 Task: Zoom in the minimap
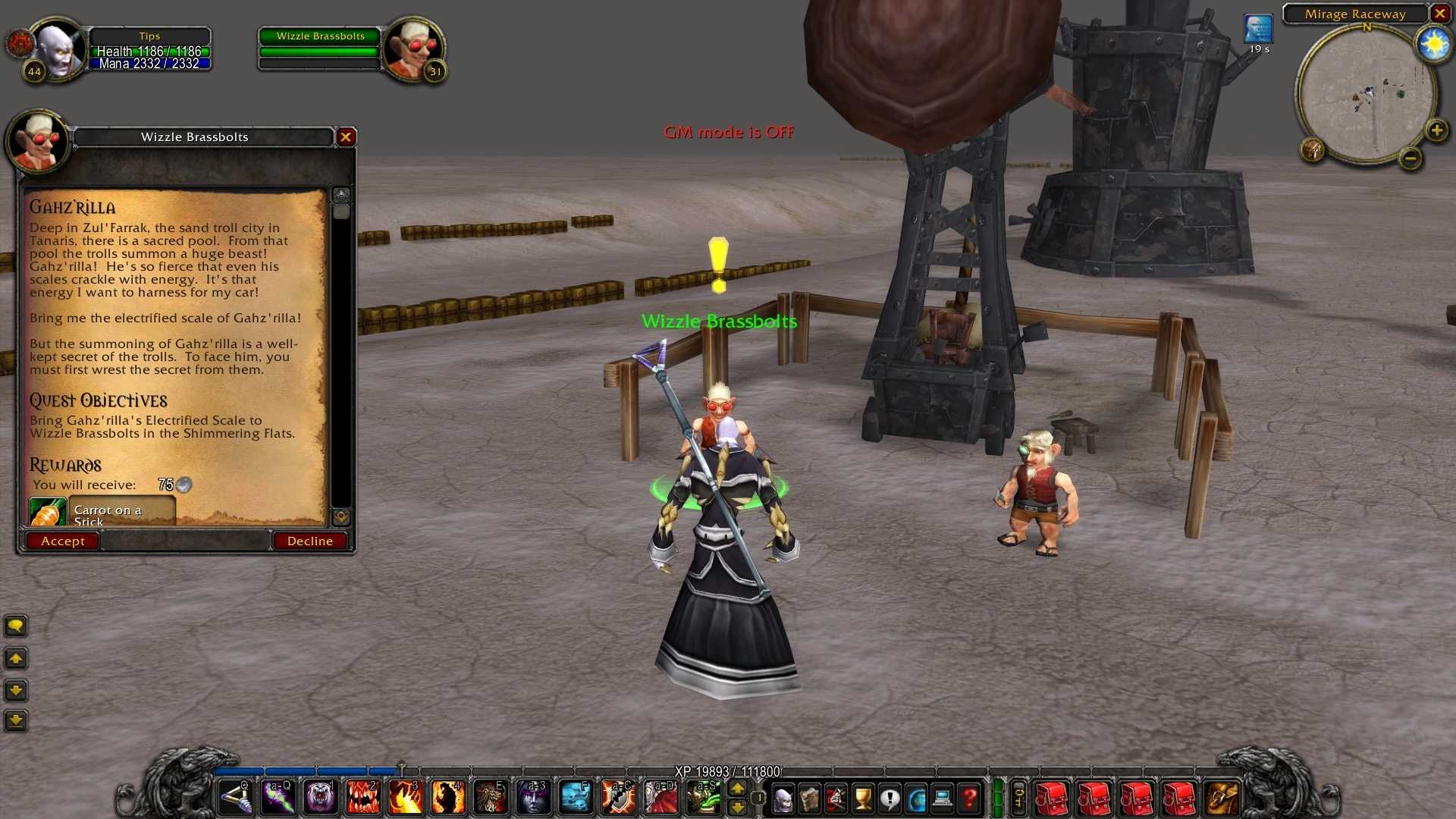pos(1436,130)
